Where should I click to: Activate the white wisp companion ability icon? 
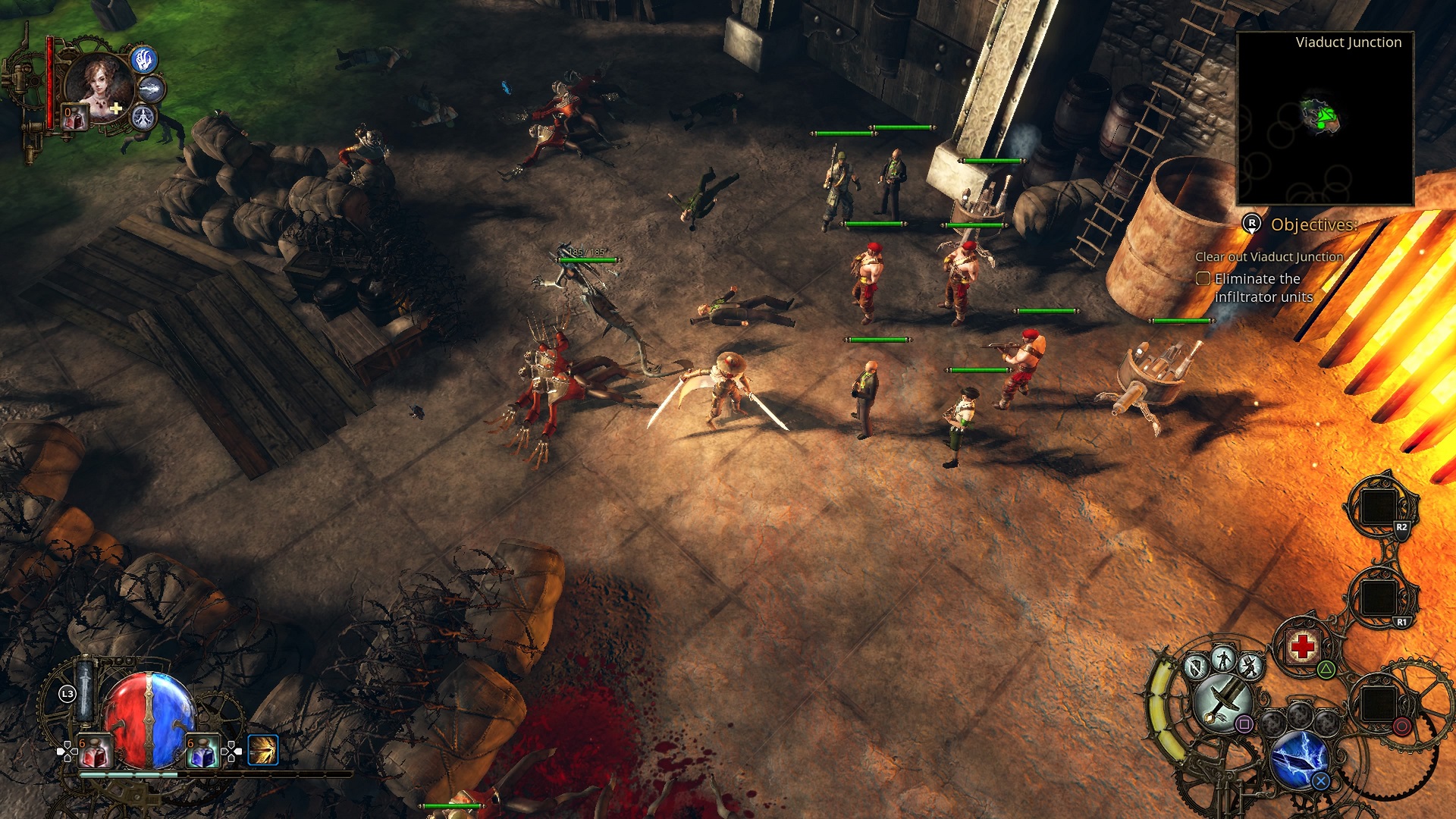152,89
